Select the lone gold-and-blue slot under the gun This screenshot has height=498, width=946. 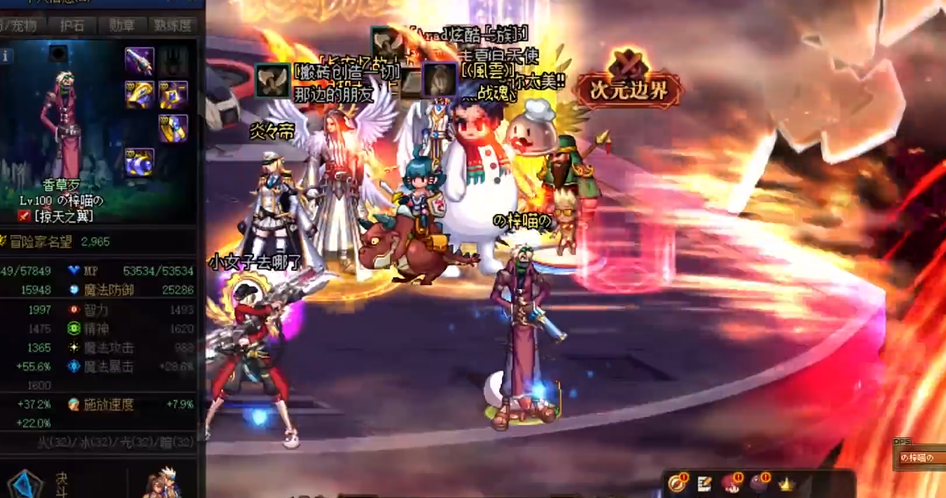pyautogui.click(x=173, y=128)
